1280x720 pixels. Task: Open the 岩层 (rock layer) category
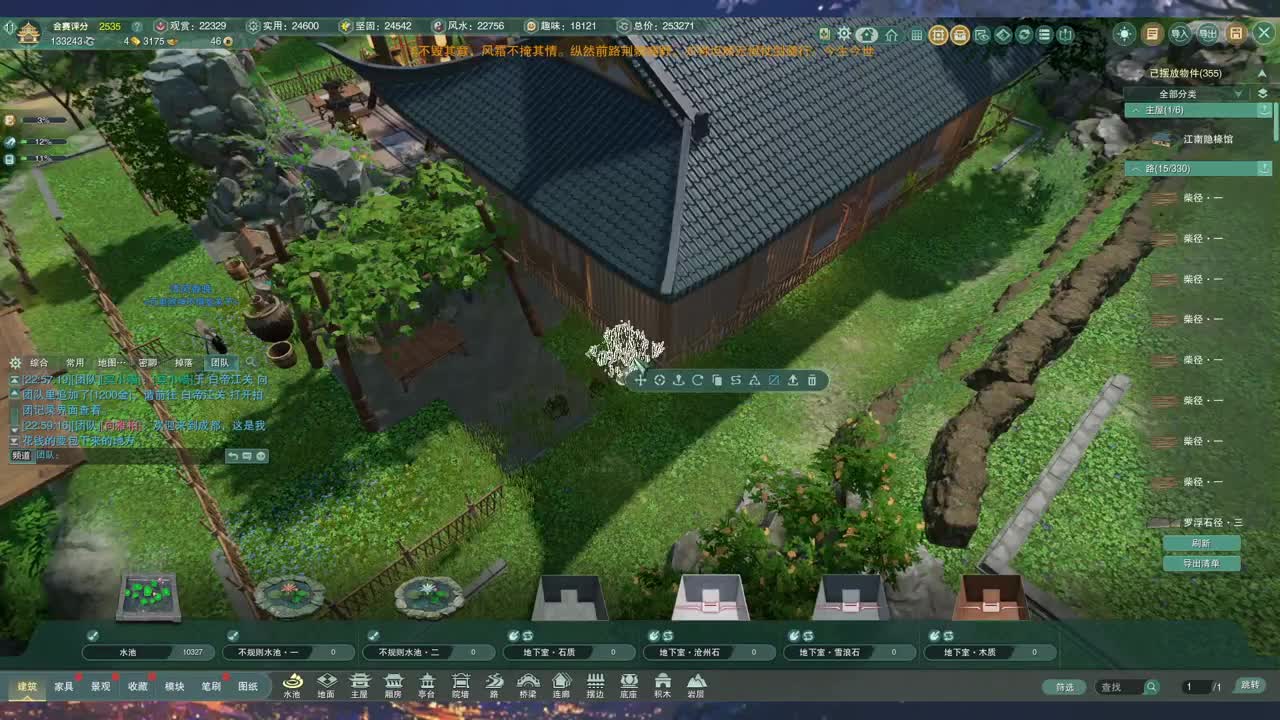697,686
